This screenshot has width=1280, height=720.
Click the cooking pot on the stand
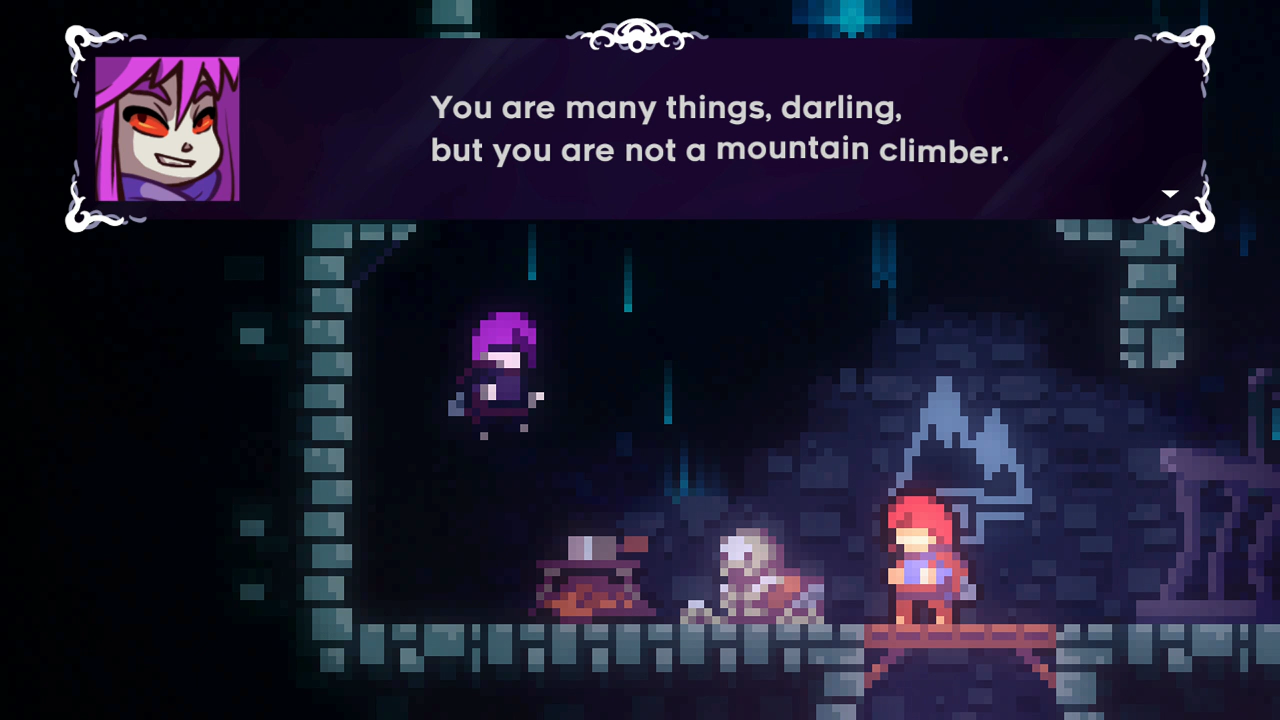click(x=593, y=548)
